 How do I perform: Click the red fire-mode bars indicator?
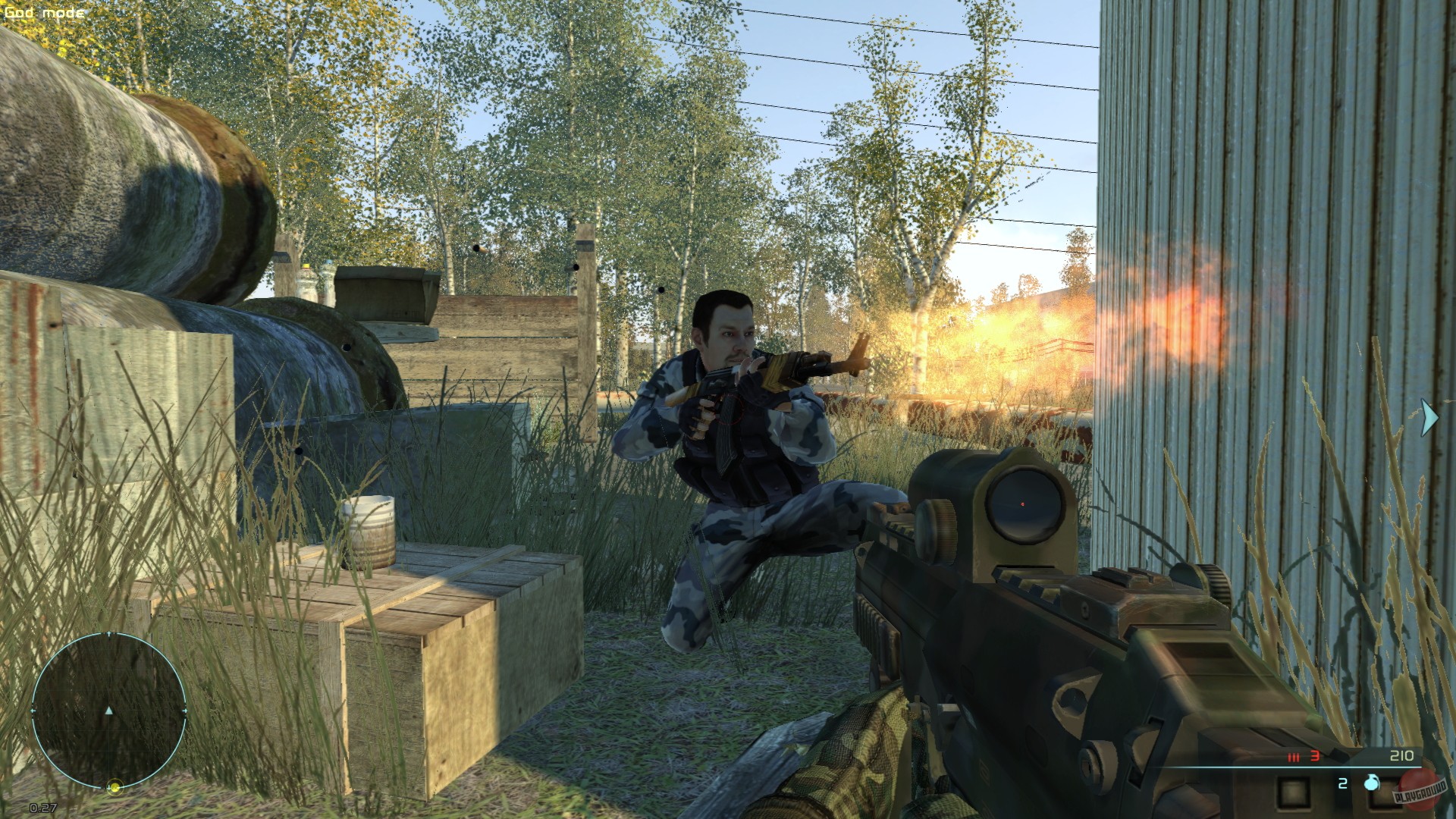(1294, 756)
